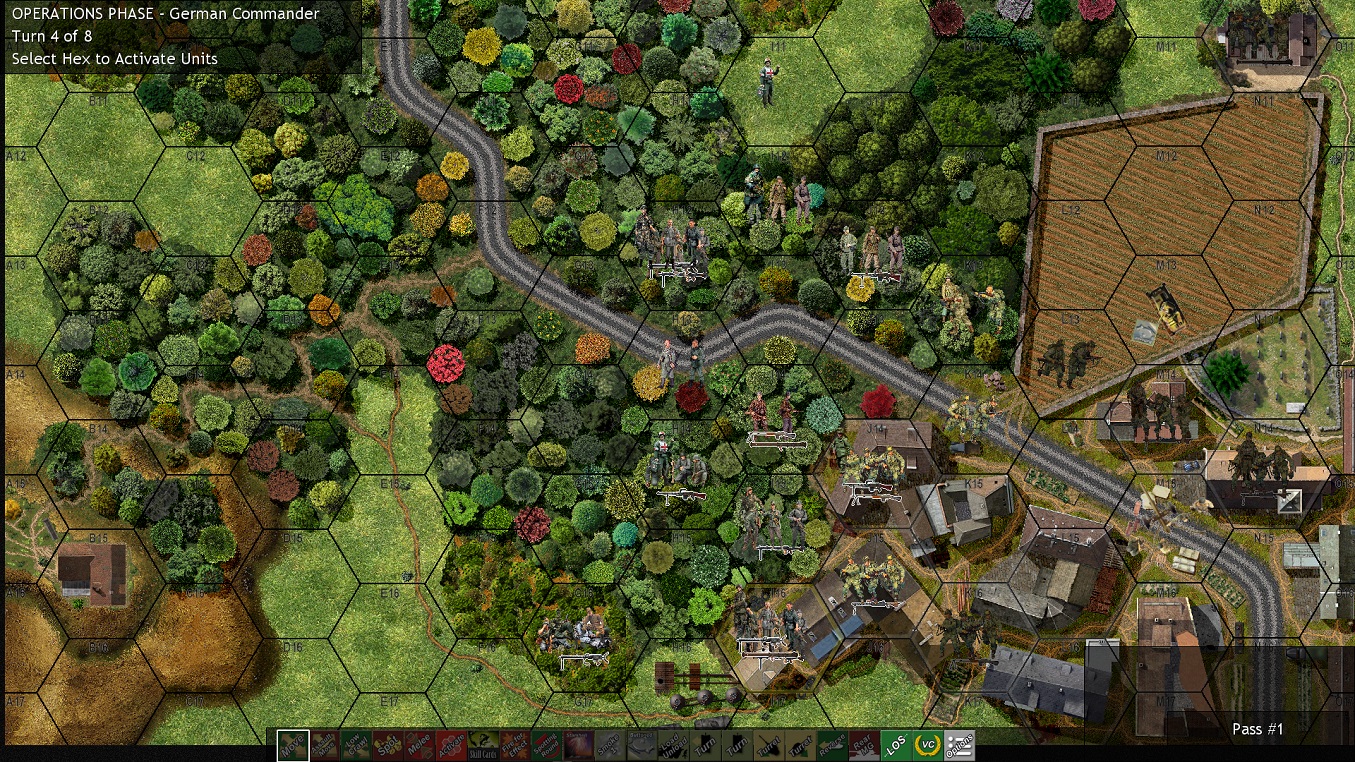This screenshot has width=1355, height=762.
Task: Open the Skill Cards panel
Action: click(x=483, y=745)
